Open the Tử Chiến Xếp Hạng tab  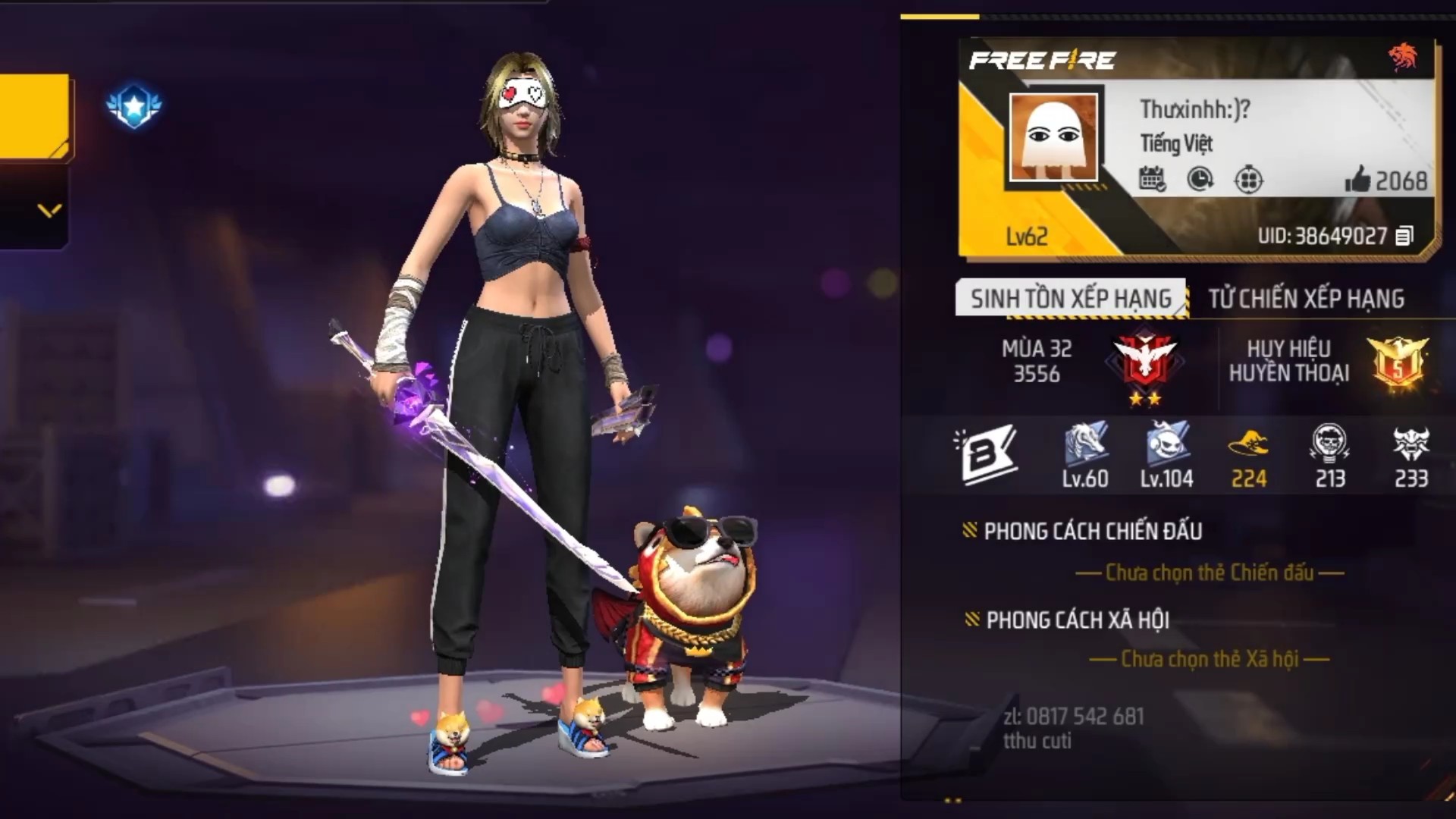(x=1306, y=298)
